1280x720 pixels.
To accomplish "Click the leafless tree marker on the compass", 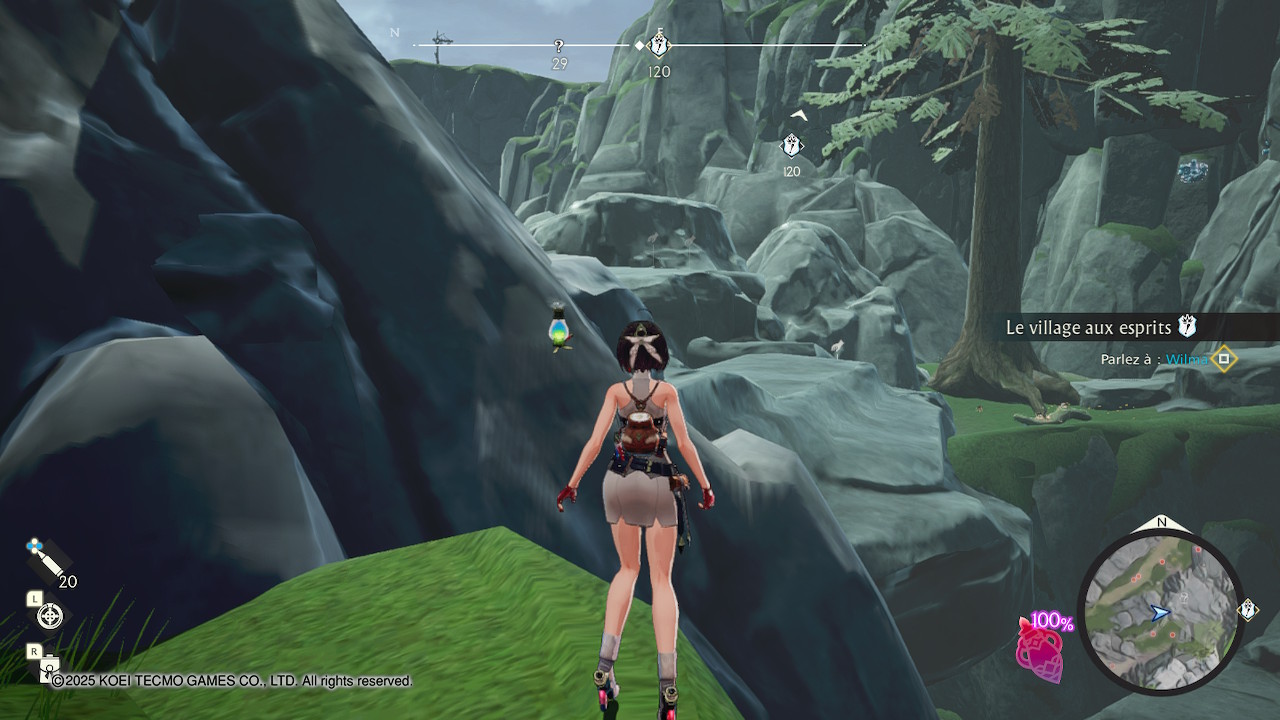I will point(441,43).
